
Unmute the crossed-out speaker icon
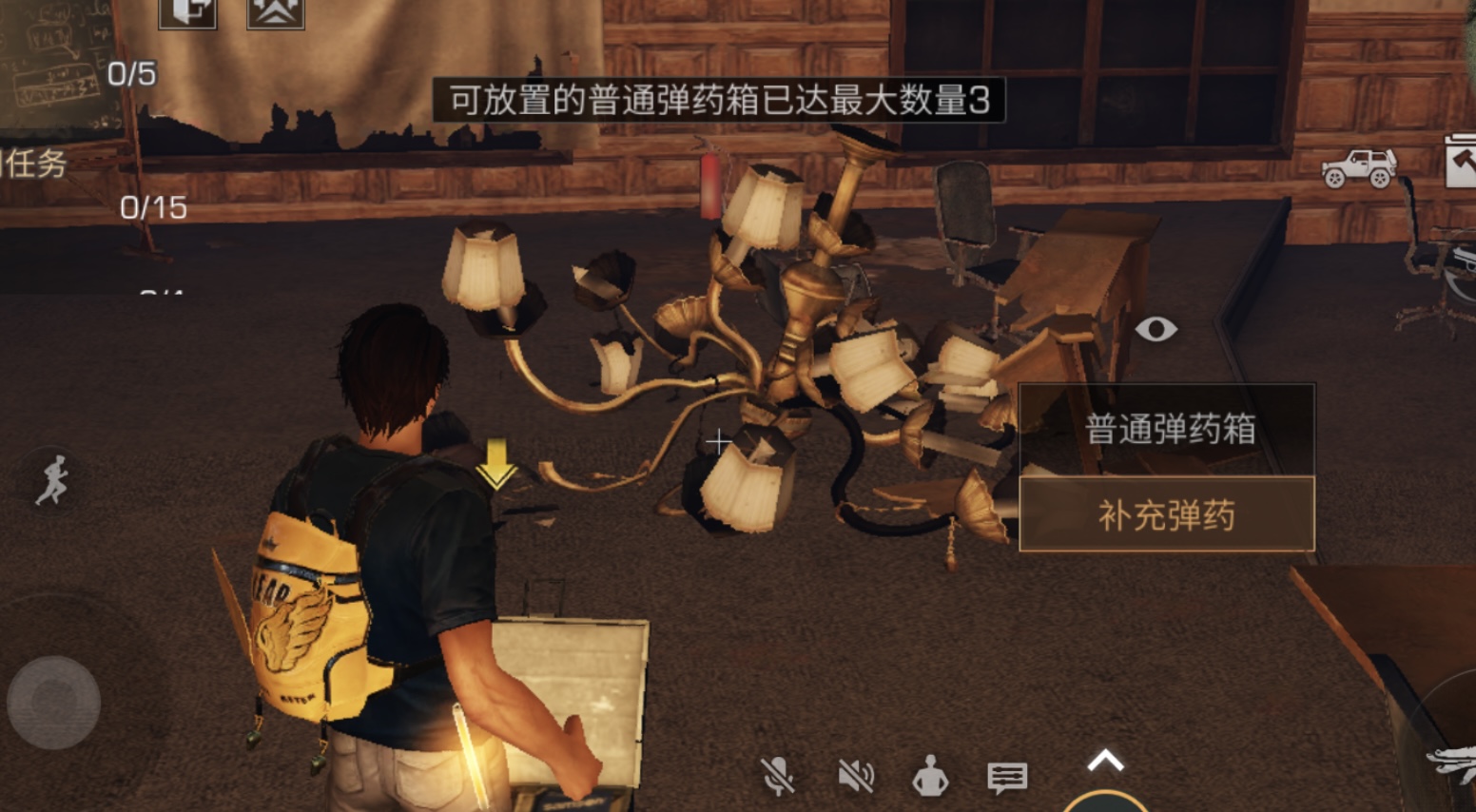tap(854, 777)
